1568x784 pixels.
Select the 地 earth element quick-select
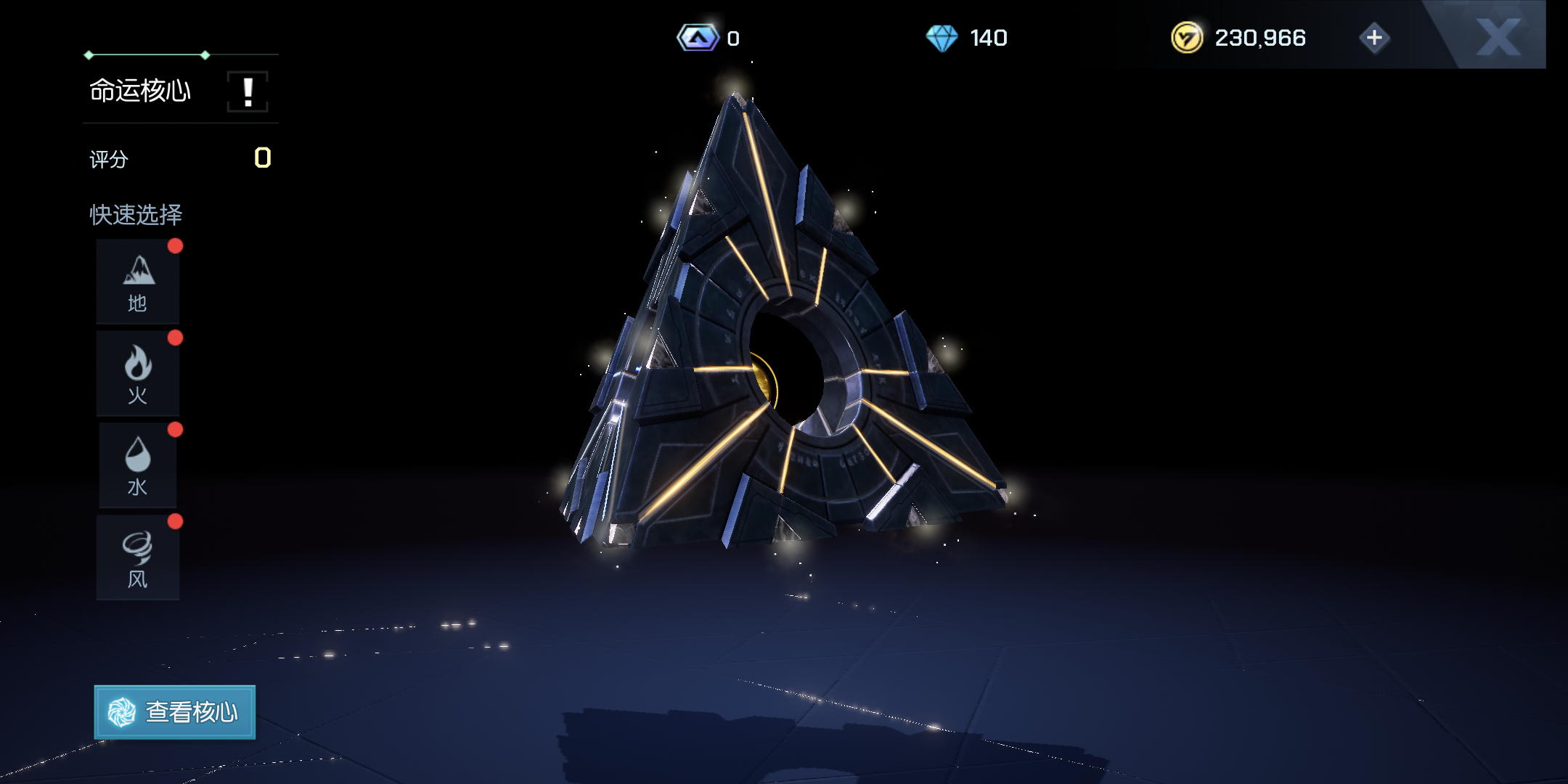tap(138, 282)
